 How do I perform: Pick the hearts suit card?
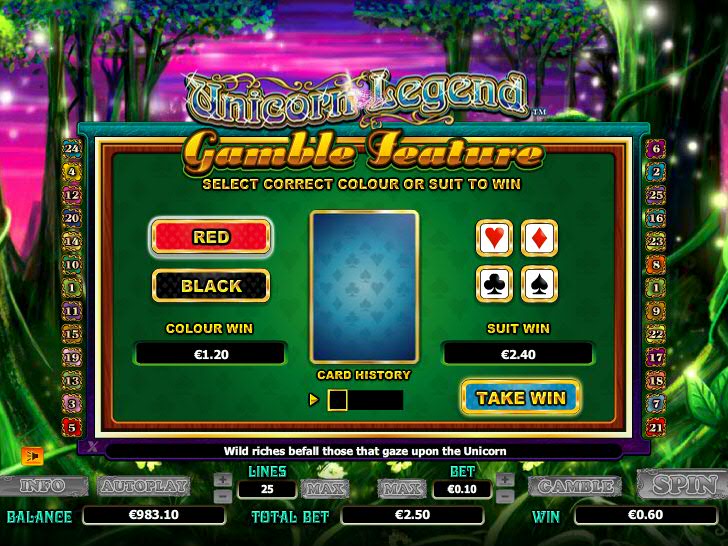pyautogui.click(x=495, y=238)
